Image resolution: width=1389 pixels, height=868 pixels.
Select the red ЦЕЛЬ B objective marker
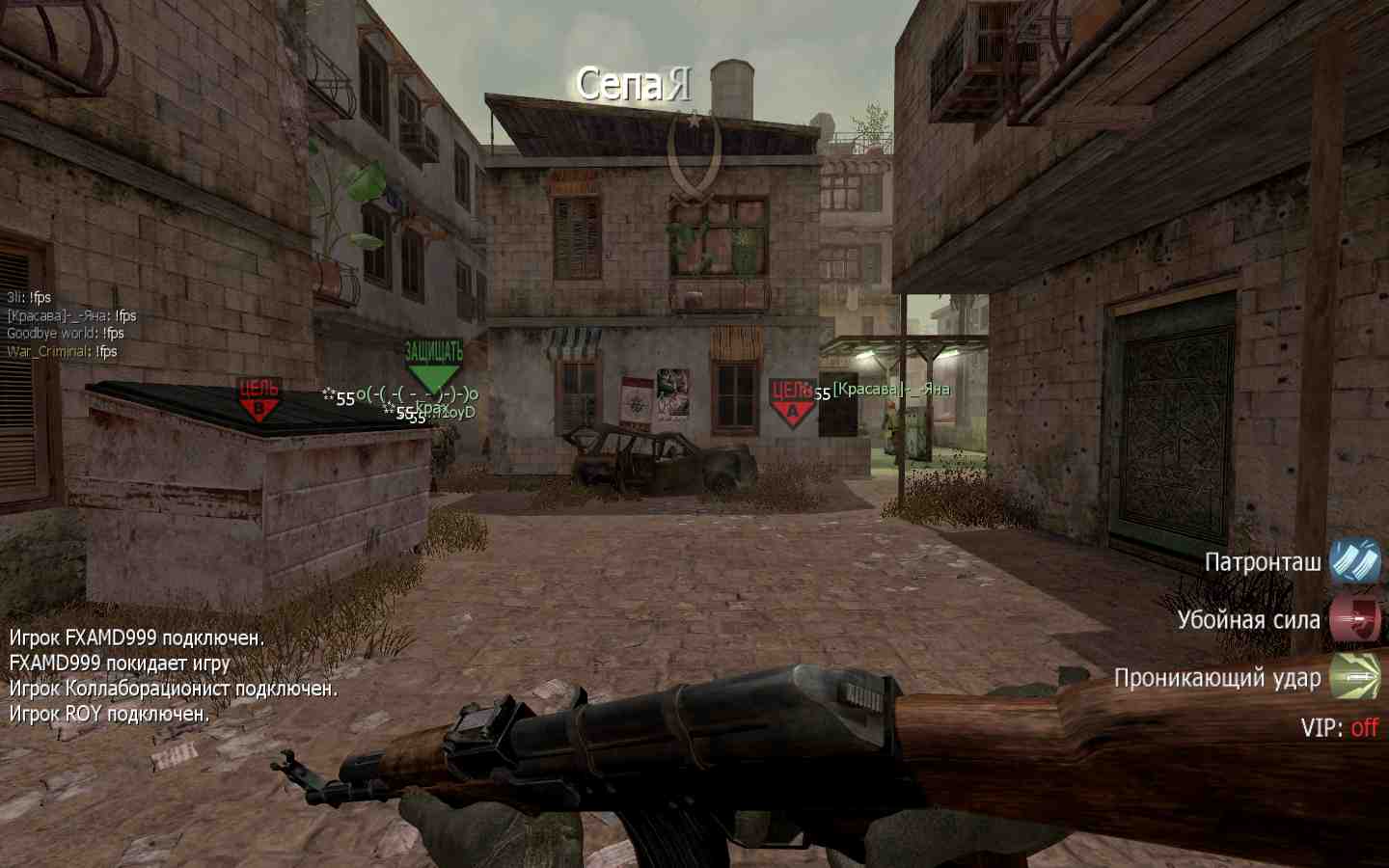coord(259,400)
